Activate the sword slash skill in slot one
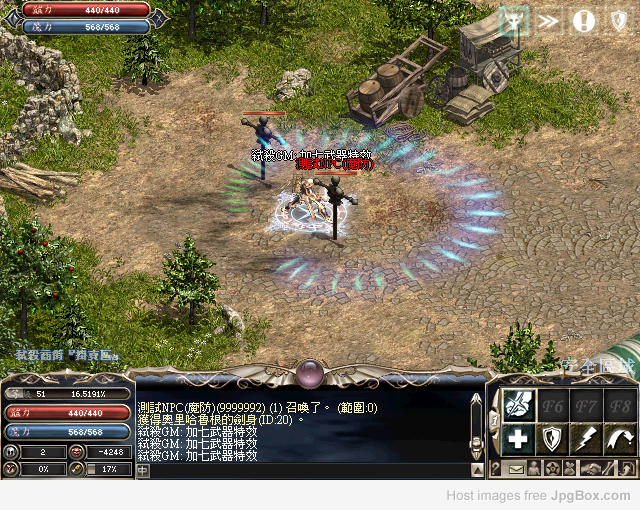 click(x=517, y=404)
